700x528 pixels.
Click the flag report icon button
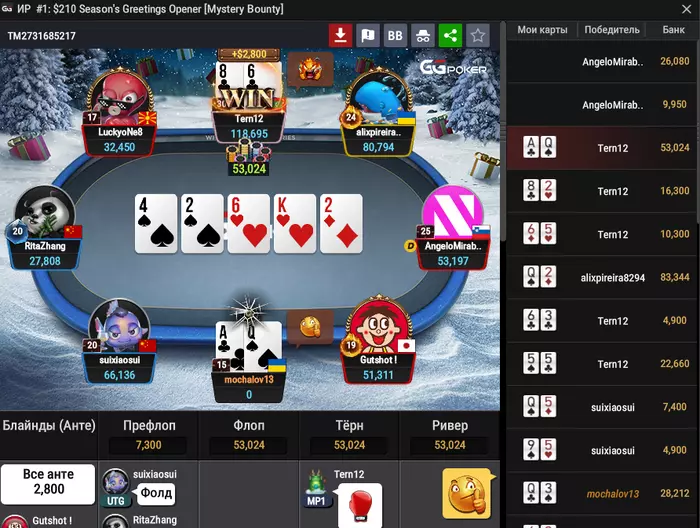point(368,36)
